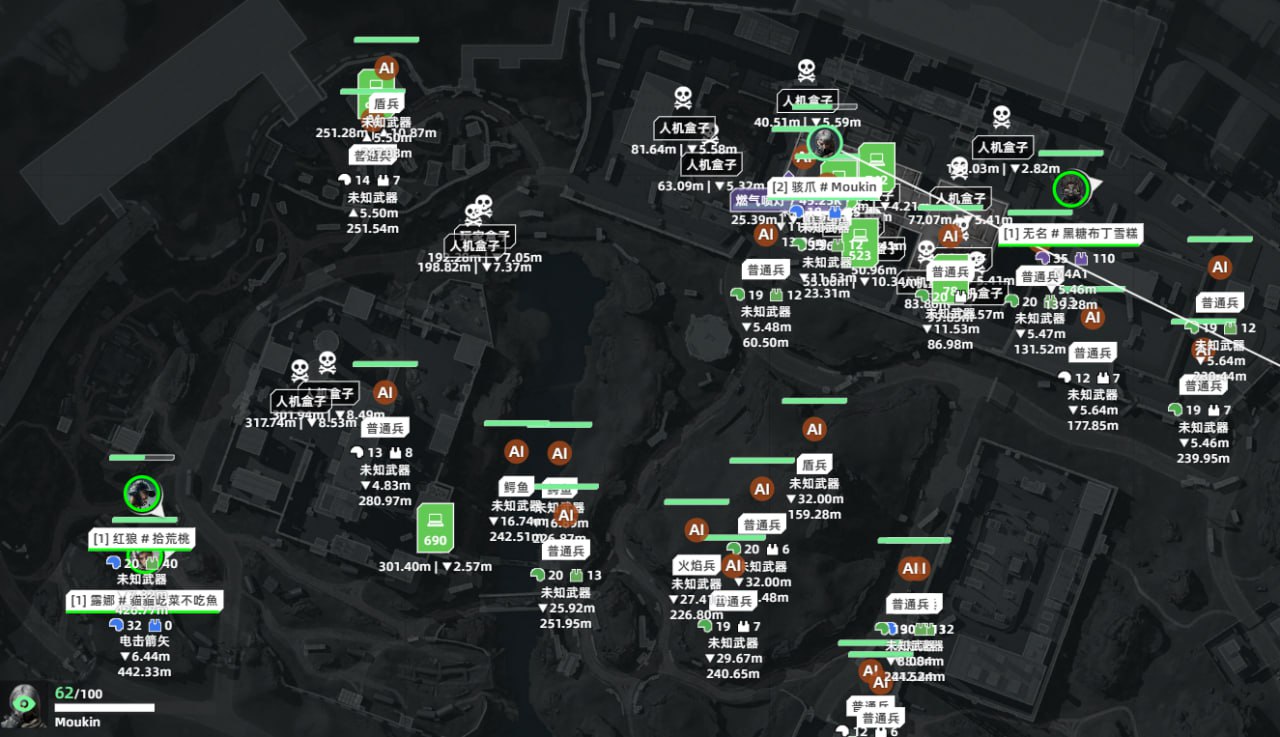Image resolution: width=1280 pixels, height=737 pixels.
Task: Select the [2] 骇爪 # Moukin name label
Action: (824, 186)
